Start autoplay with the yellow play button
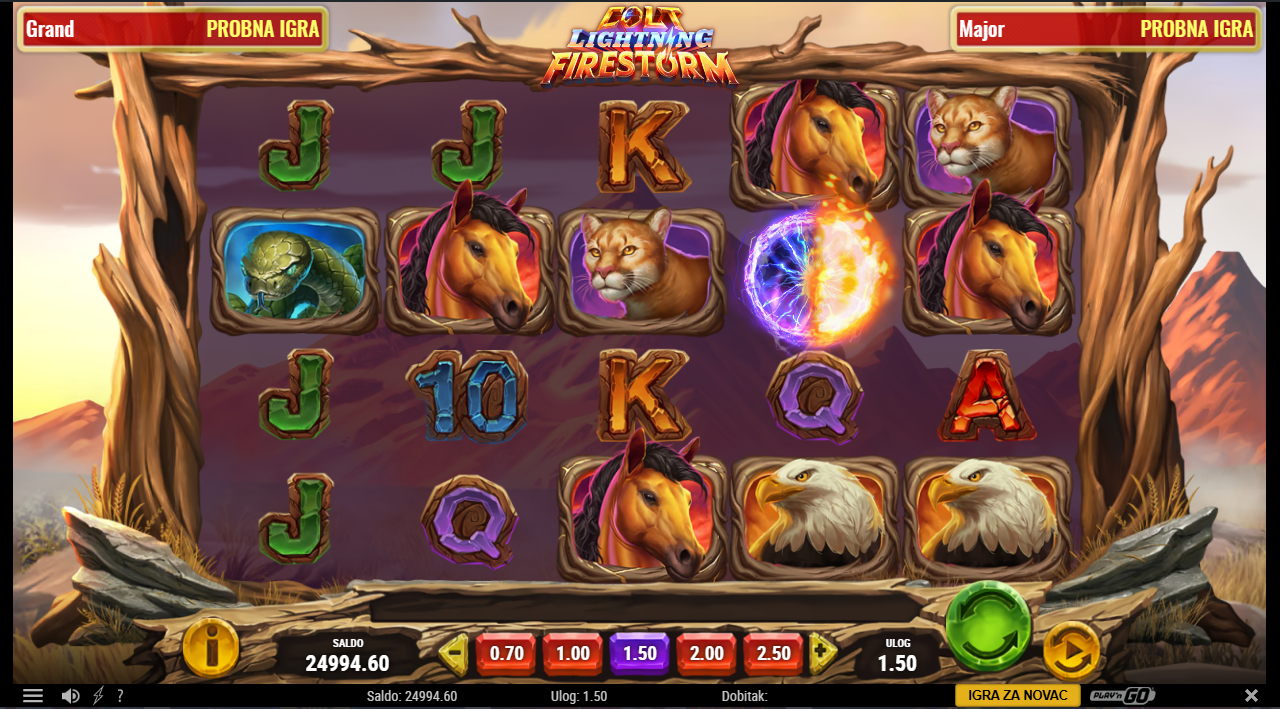 tap(1071, 651)
